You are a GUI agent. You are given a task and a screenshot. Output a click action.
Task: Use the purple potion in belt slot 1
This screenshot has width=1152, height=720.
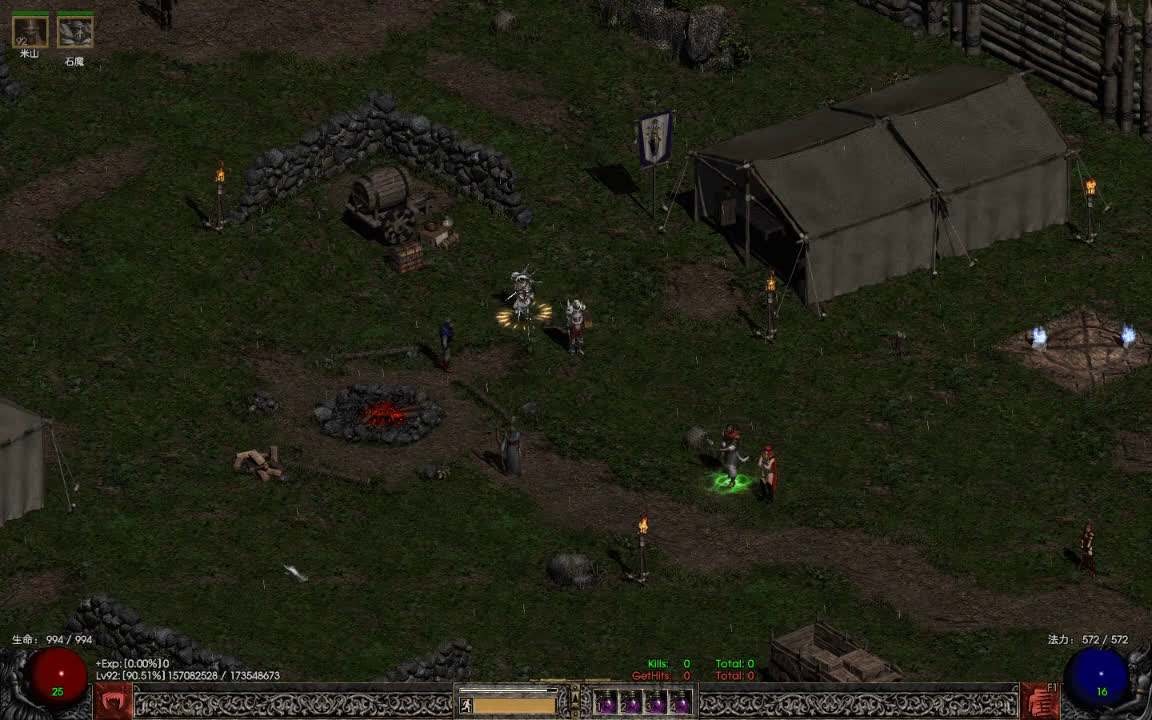tap(606, 704)
